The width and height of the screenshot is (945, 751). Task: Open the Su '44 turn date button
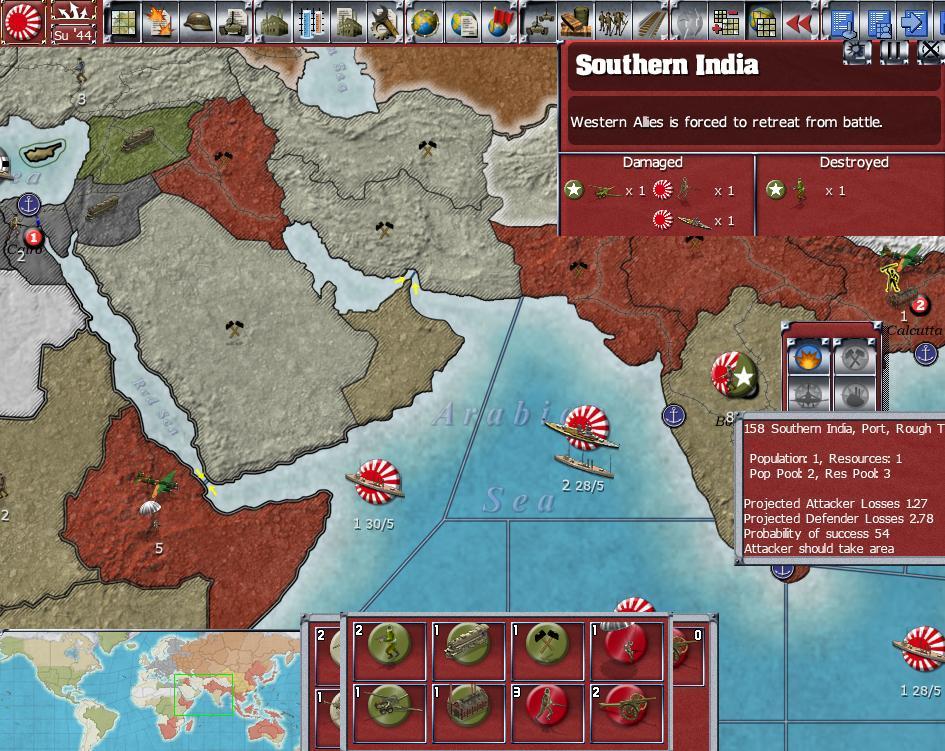(x=74, y=21)
